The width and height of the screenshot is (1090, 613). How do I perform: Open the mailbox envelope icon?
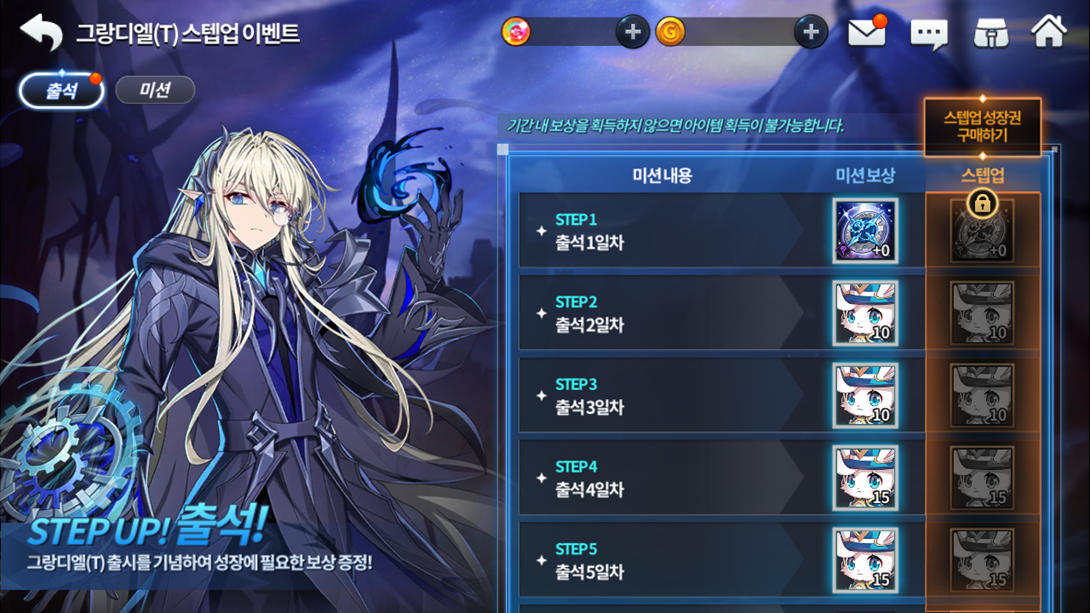pos(866,33)
